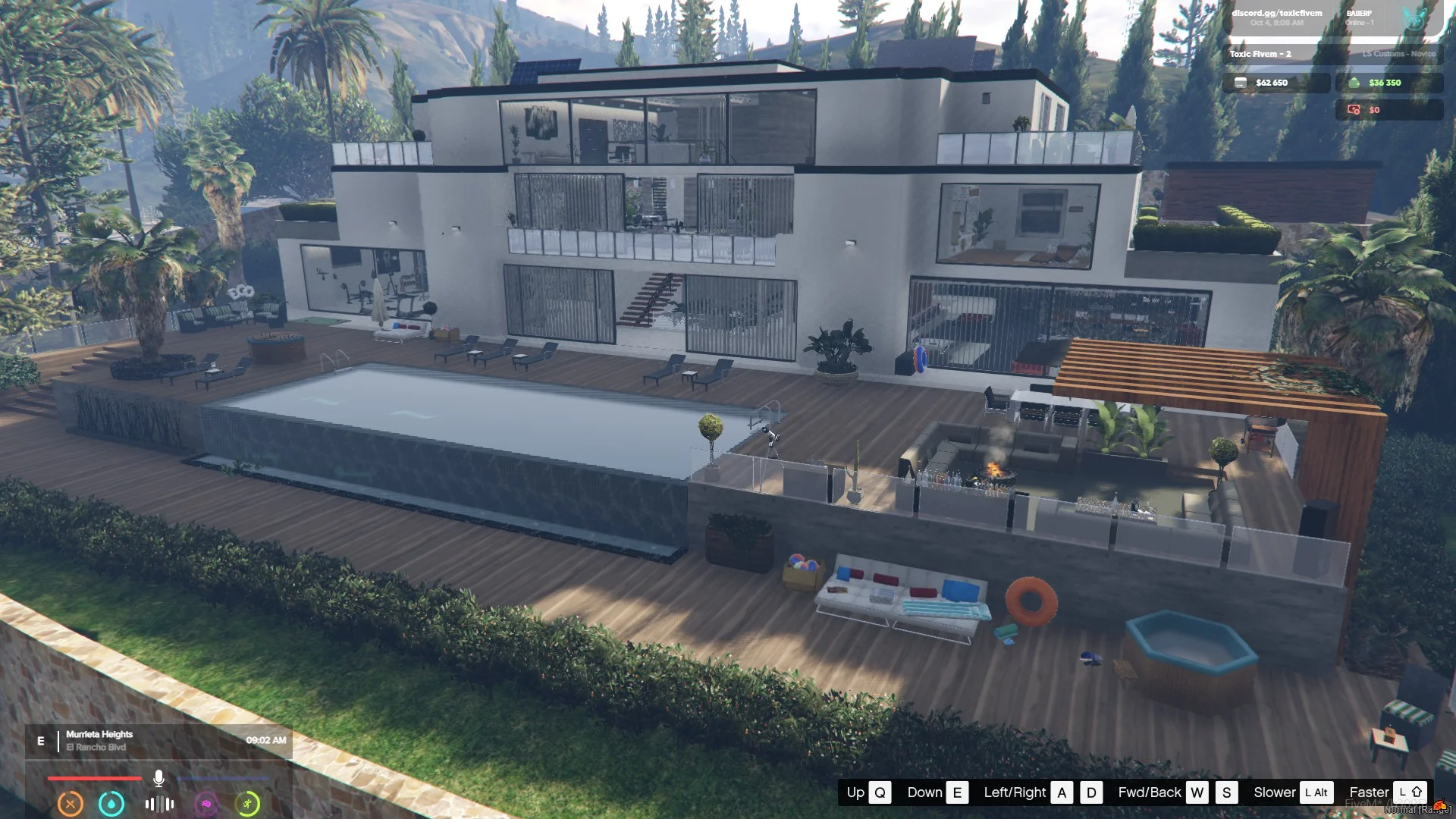This screenshot has width=1456, height=819.
Task: Toggle the white microphone icon
Action: pyautogui.click(x=158, y=778)
